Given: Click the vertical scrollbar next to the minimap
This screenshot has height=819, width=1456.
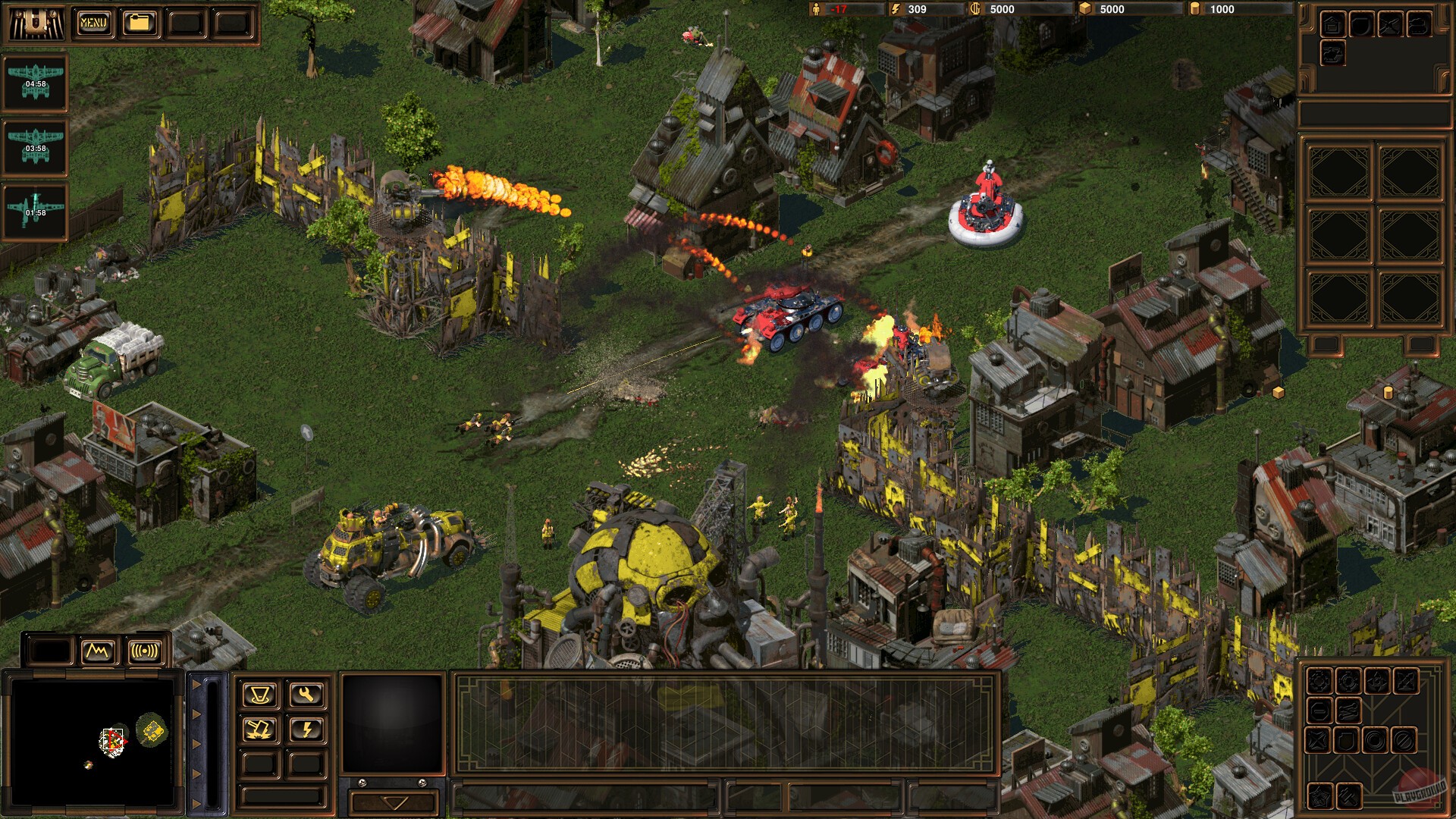Looking at the screenshot, I should (x=212, y=741).
